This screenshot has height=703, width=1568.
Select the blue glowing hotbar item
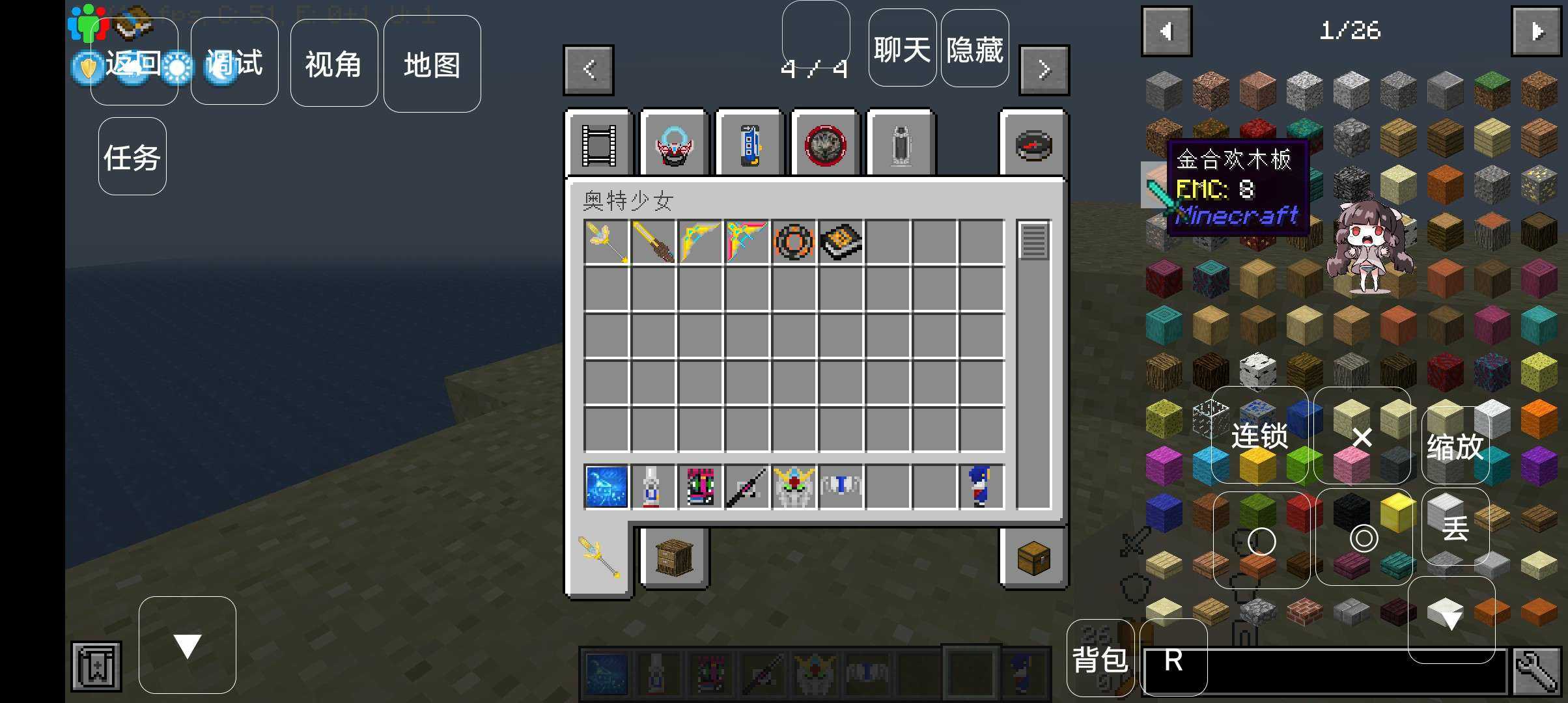point(606,486)
